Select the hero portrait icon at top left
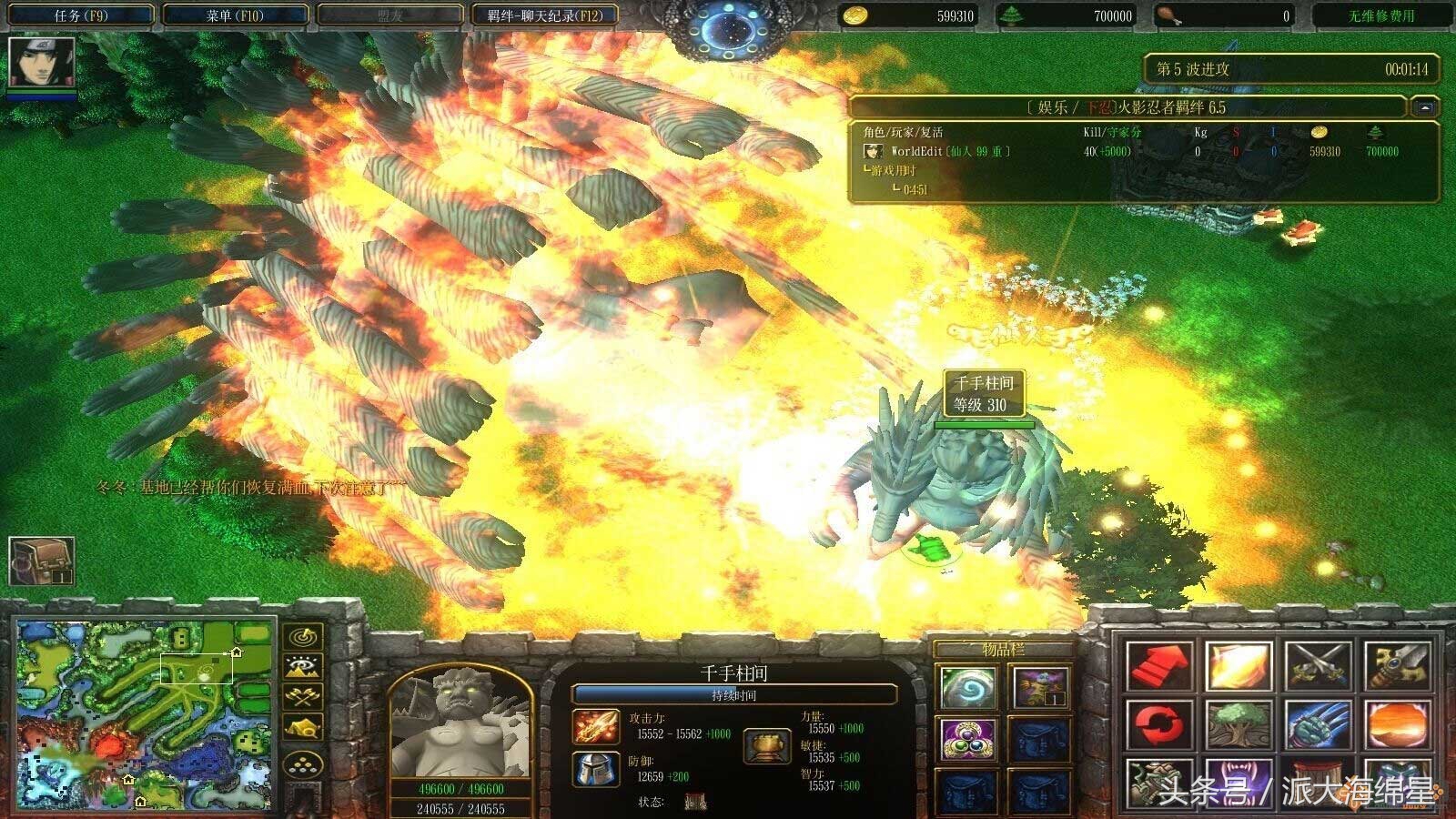 click(x=40, y=63)
